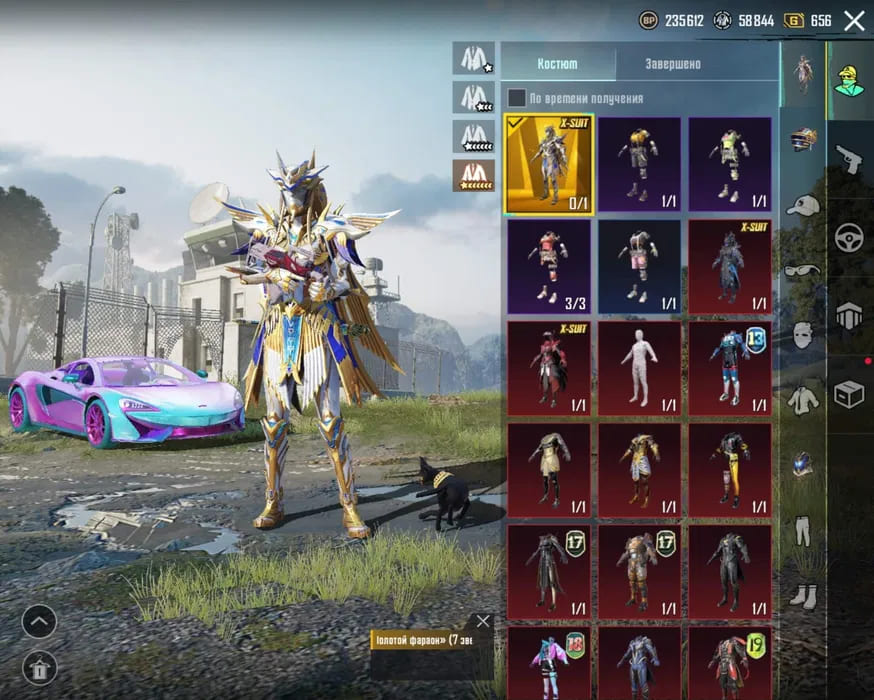Select the golden pharaoh X-Suit tile
The image size is (874, 700).
pyautogui.click(x=549, y=164)
